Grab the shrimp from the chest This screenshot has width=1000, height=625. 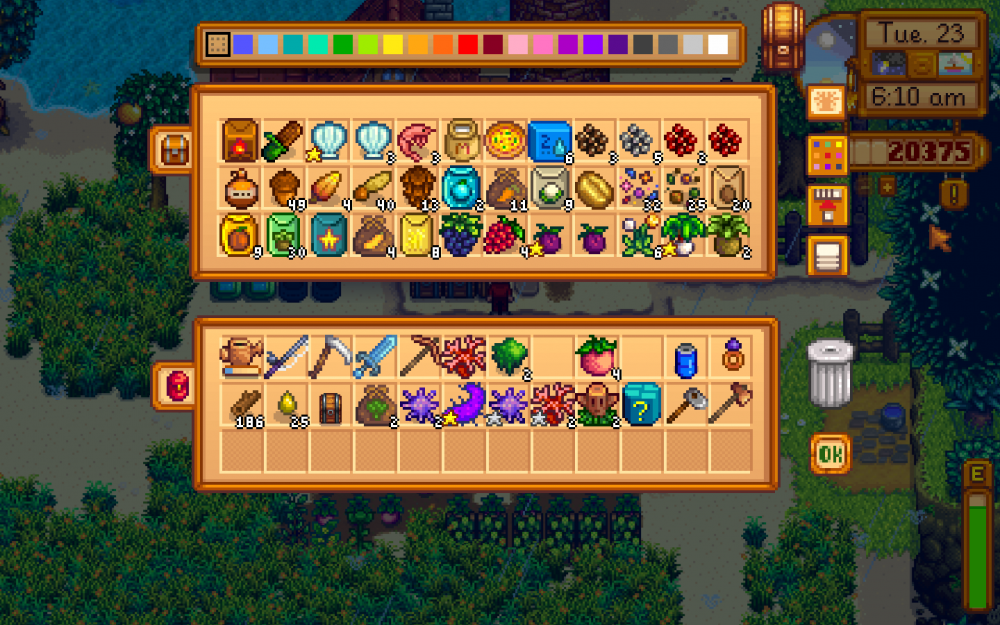[x=417, y=140]
